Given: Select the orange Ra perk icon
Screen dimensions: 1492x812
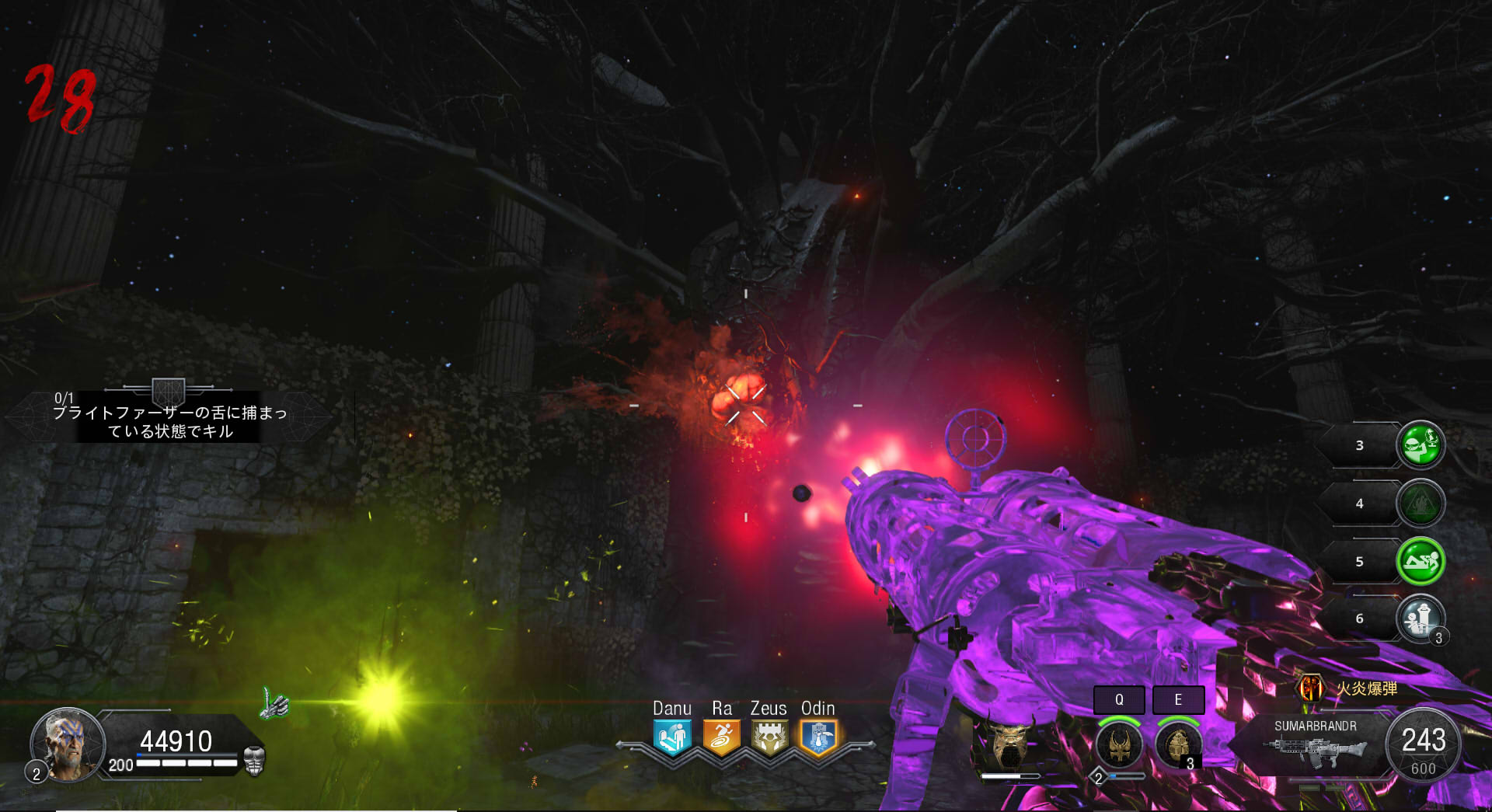Looking at the screenshot, I should coord(721,737).
